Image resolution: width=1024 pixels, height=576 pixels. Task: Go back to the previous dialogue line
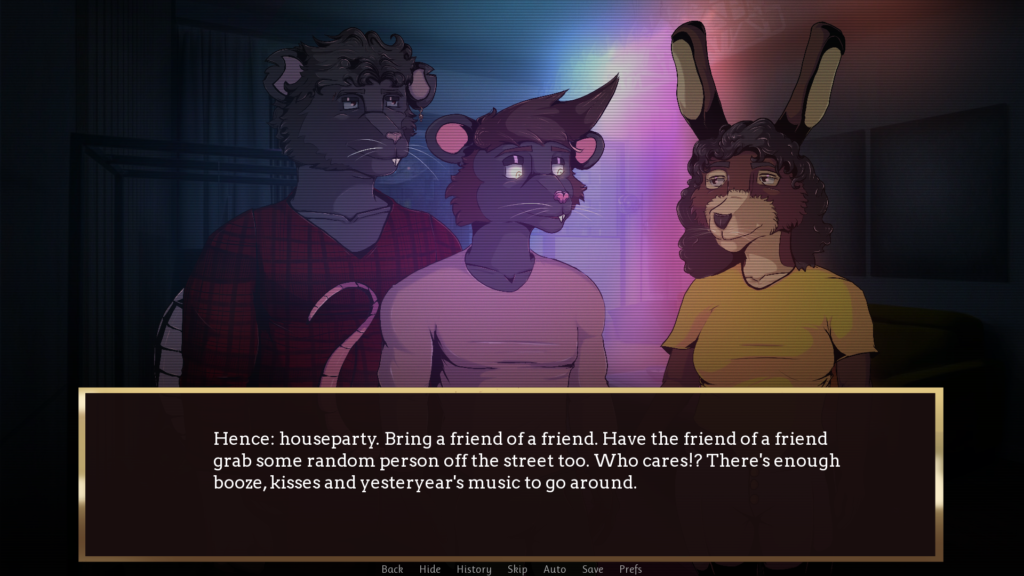point(392,569)
